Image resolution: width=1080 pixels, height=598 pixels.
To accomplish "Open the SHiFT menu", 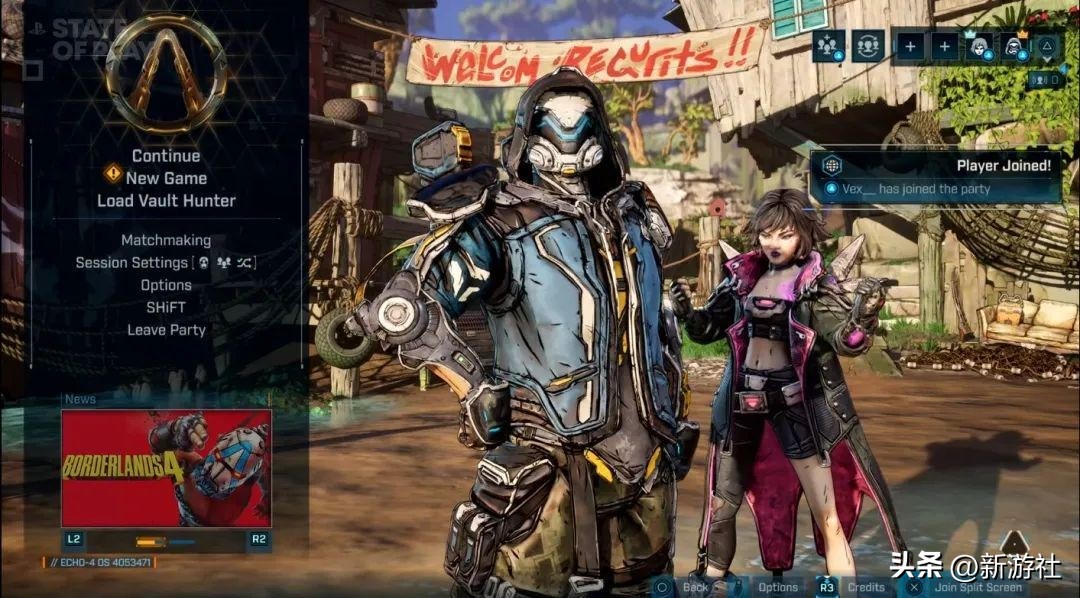I will (166, 307).
